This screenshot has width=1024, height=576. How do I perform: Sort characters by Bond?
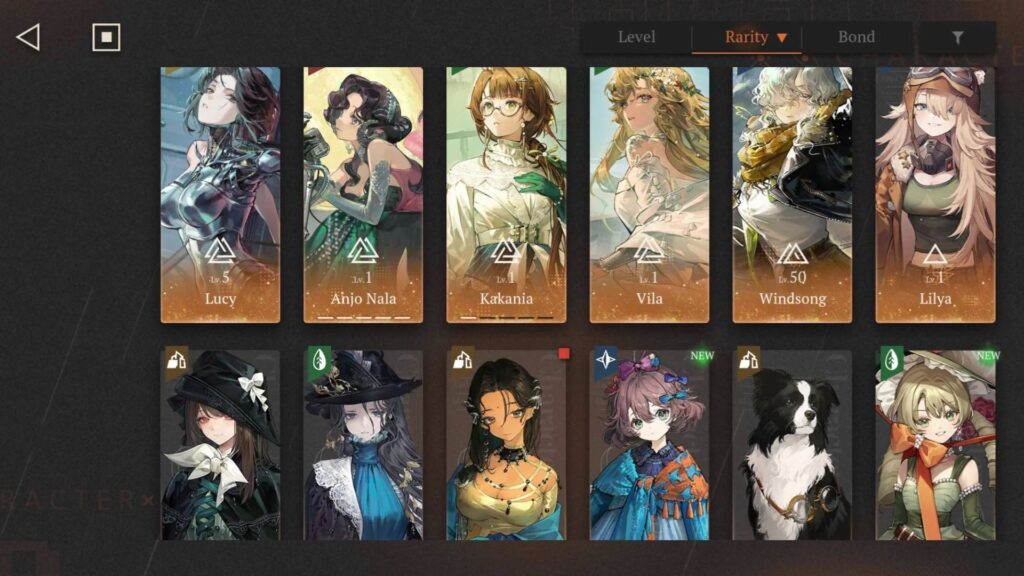tap(856, 38)
